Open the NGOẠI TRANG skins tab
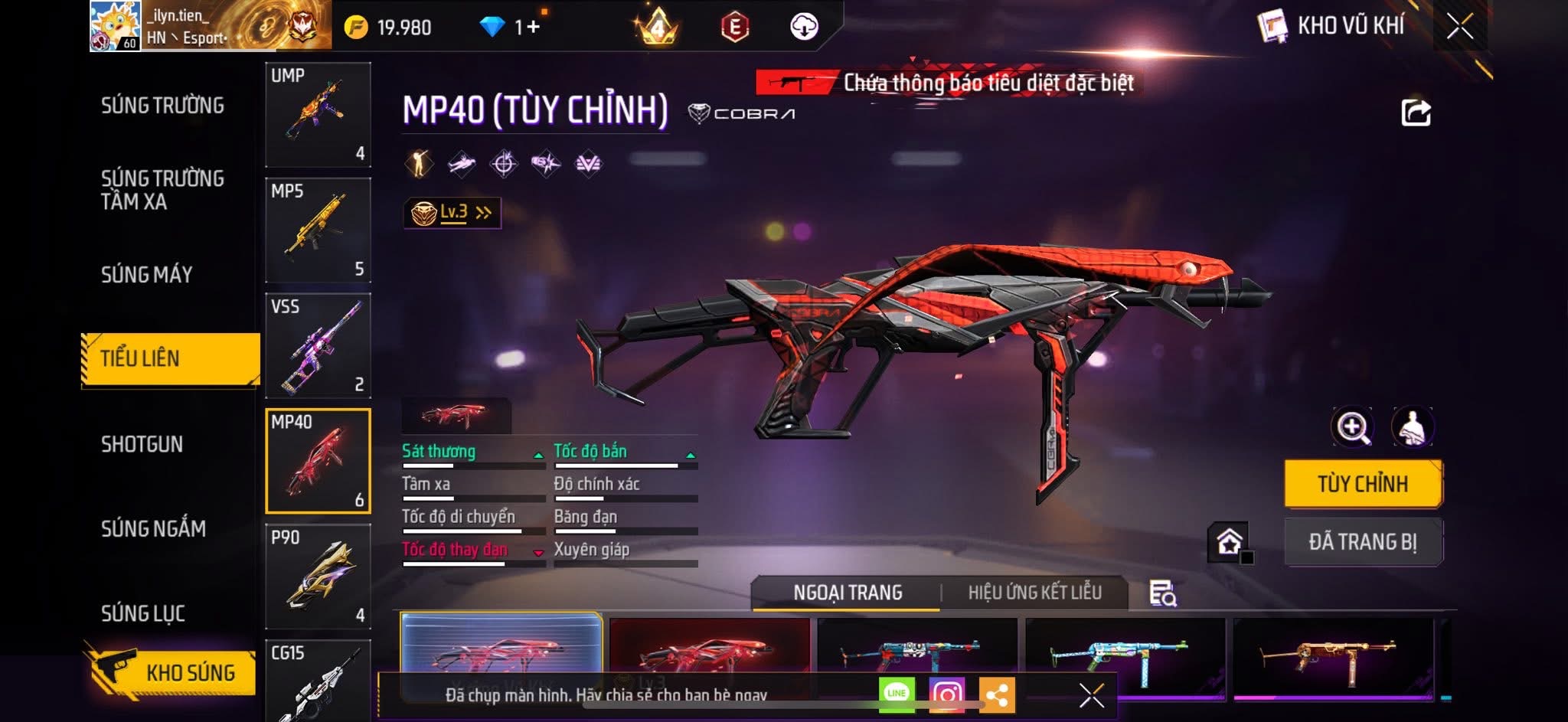The width and height of the screenshot is (1568, 722). point(848,593)
